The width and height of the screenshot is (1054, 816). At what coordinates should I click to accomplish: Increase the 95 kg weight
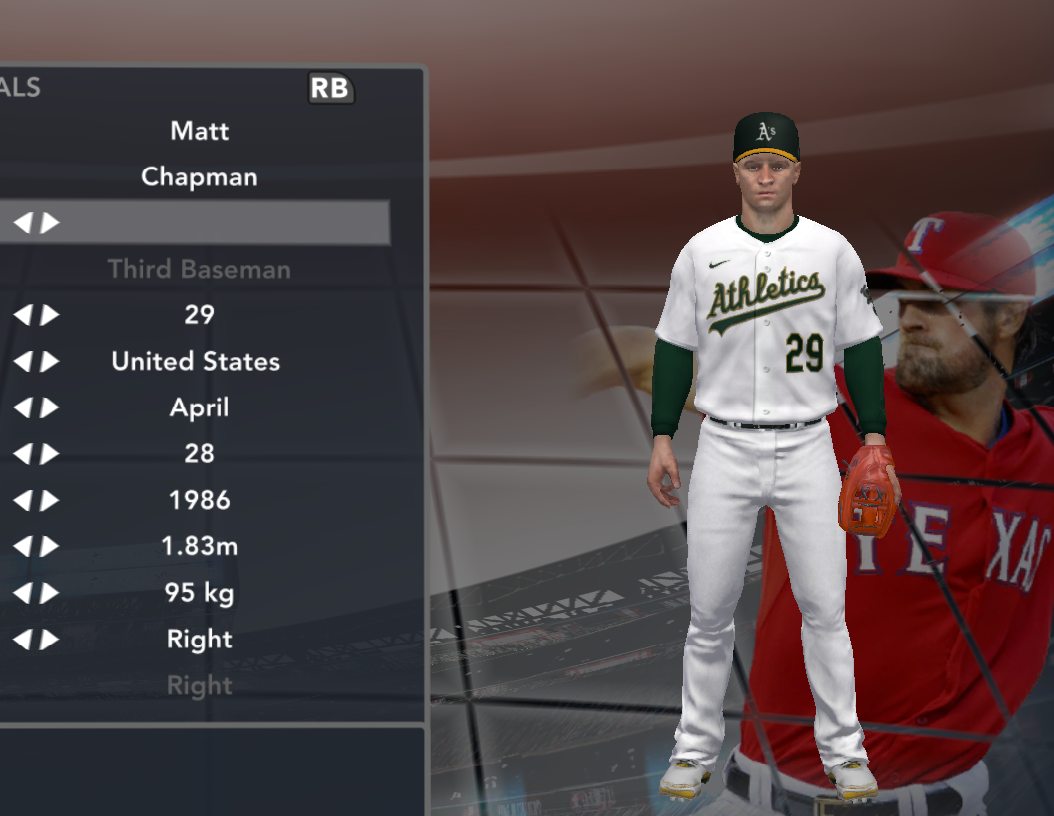pos(50,593)
